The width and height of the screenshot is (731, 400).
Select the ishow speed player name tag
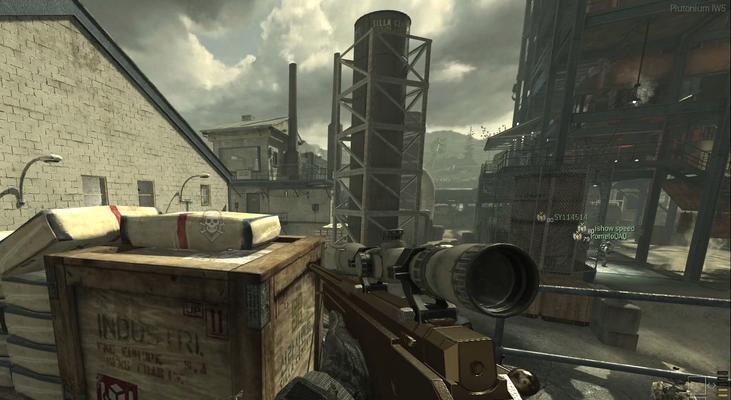pos(613,229)
